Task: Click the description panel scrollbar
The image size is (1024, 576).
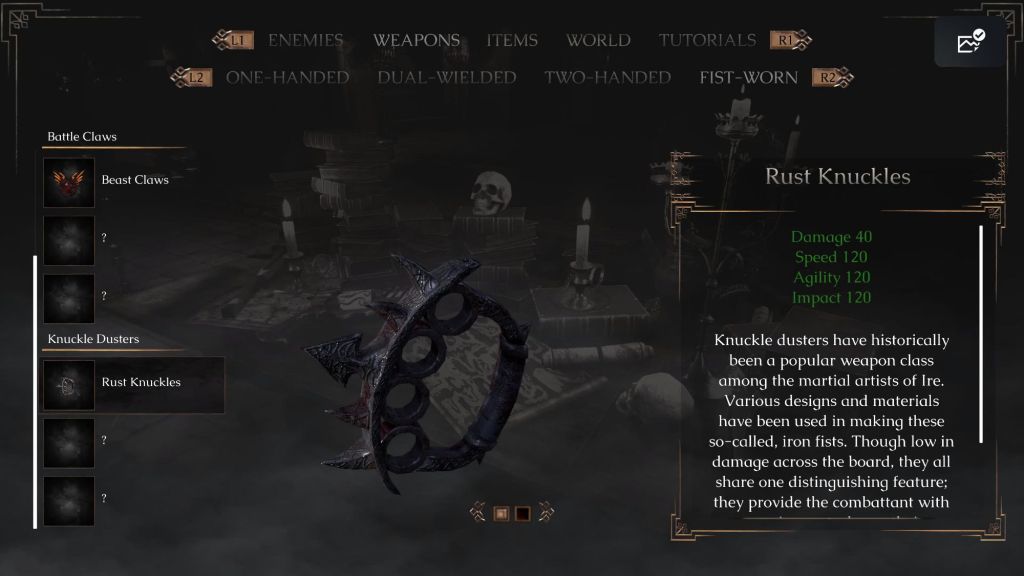Action: (x=981, y=333)
